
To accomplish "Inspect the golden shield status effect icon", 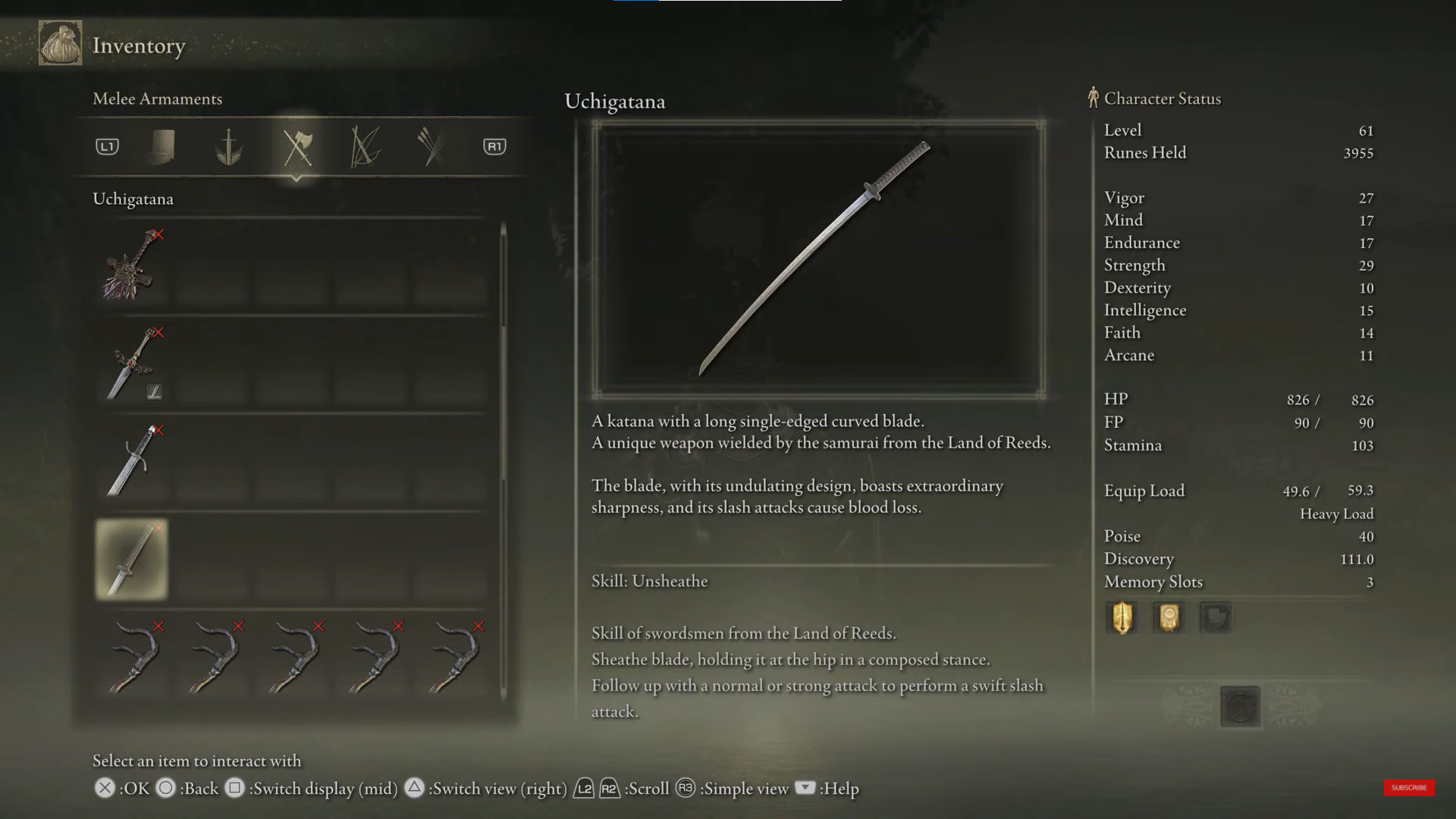I will coord(1122,617).
